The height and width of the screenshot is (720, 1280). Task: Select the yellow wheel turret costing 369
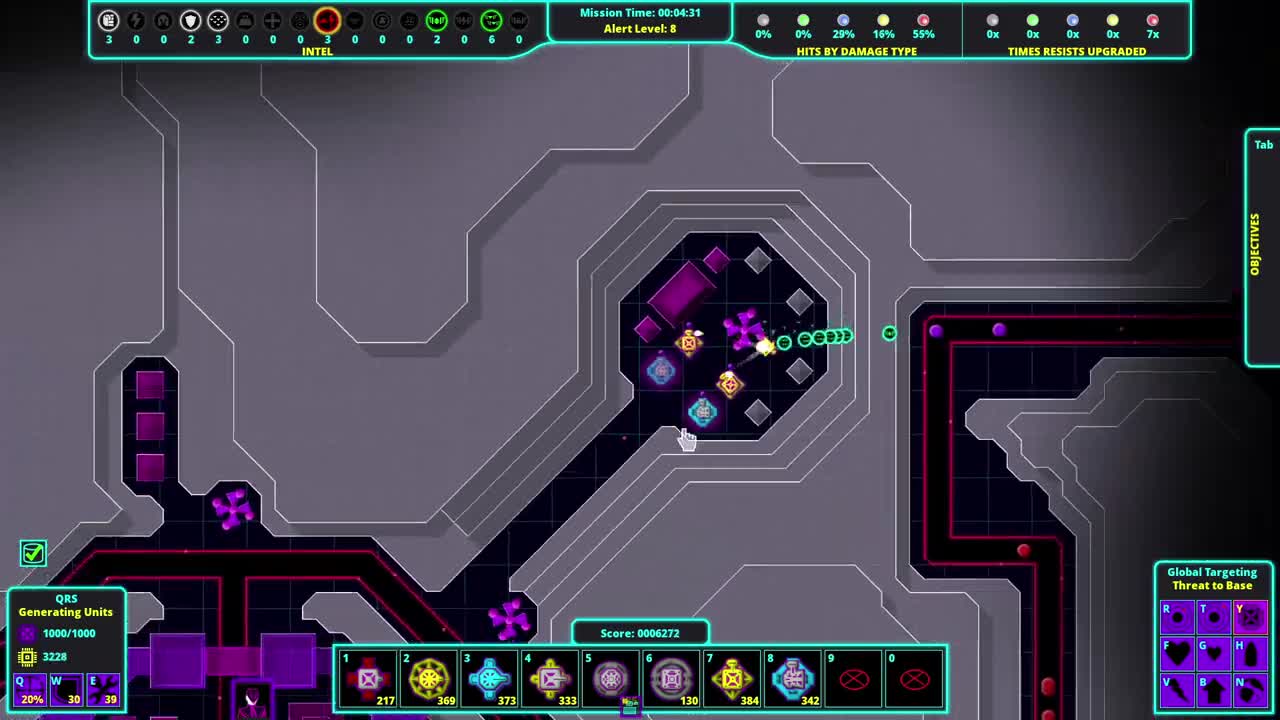click(429, 678)
